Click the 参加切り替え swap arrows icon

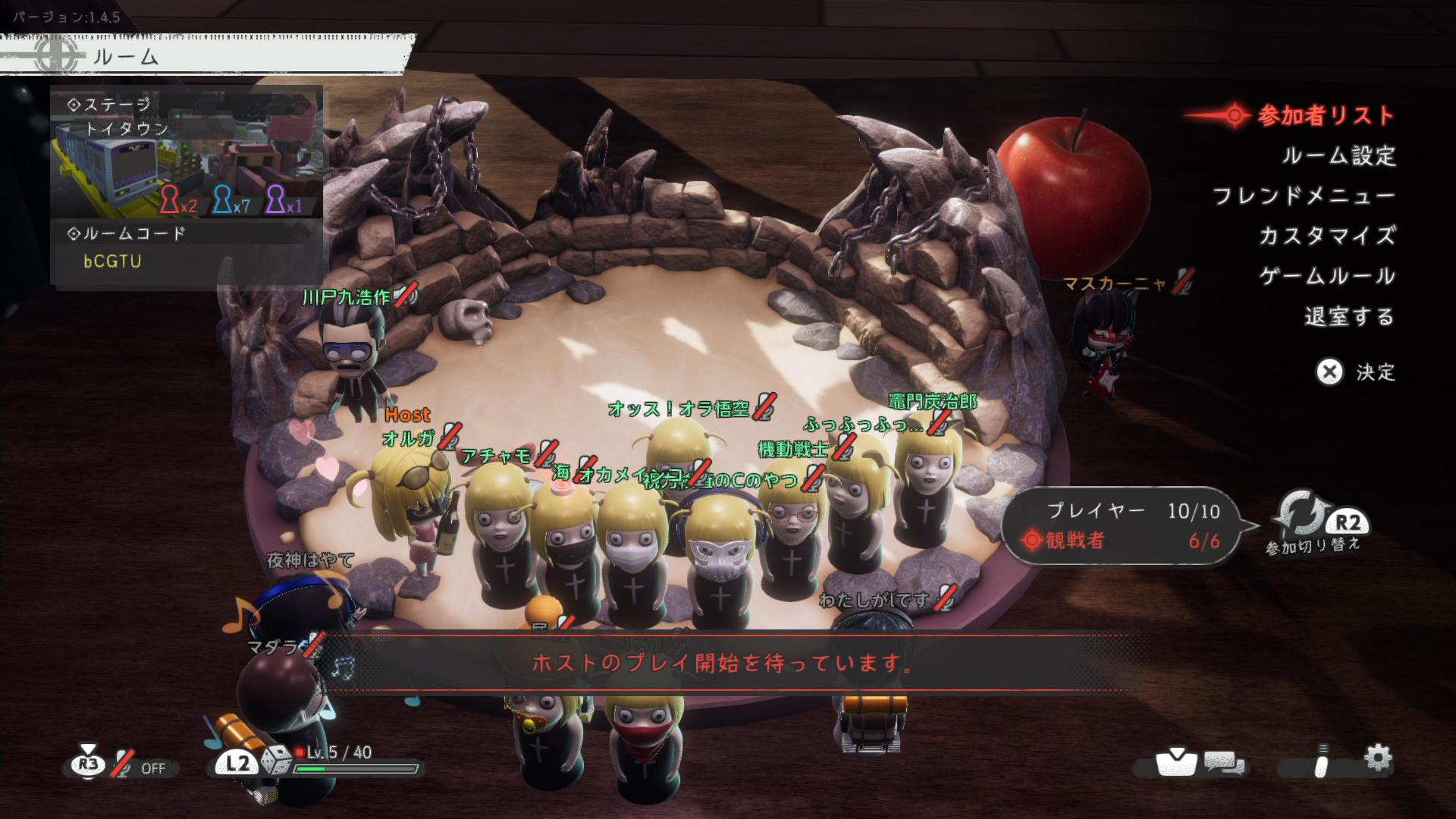click(x=1301, y=513)
